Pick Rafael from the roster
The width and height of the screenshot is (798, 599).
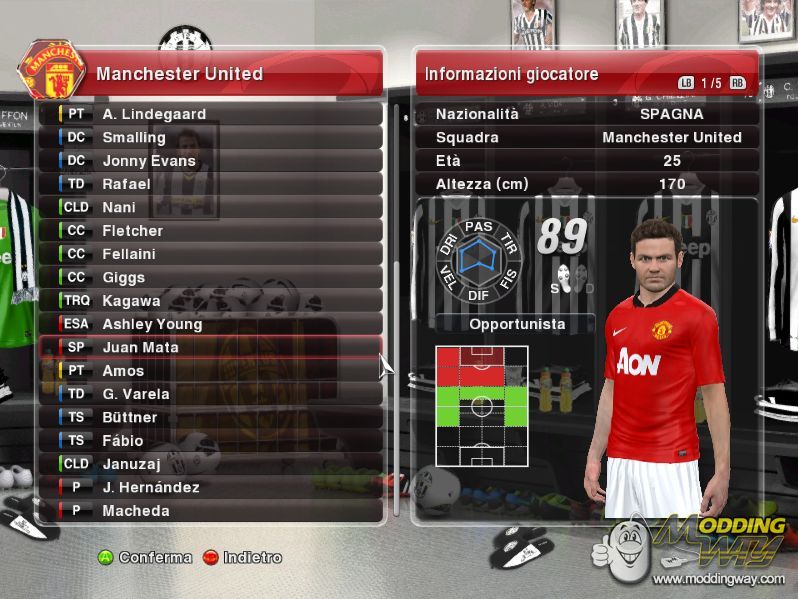(x=210, y=184)
